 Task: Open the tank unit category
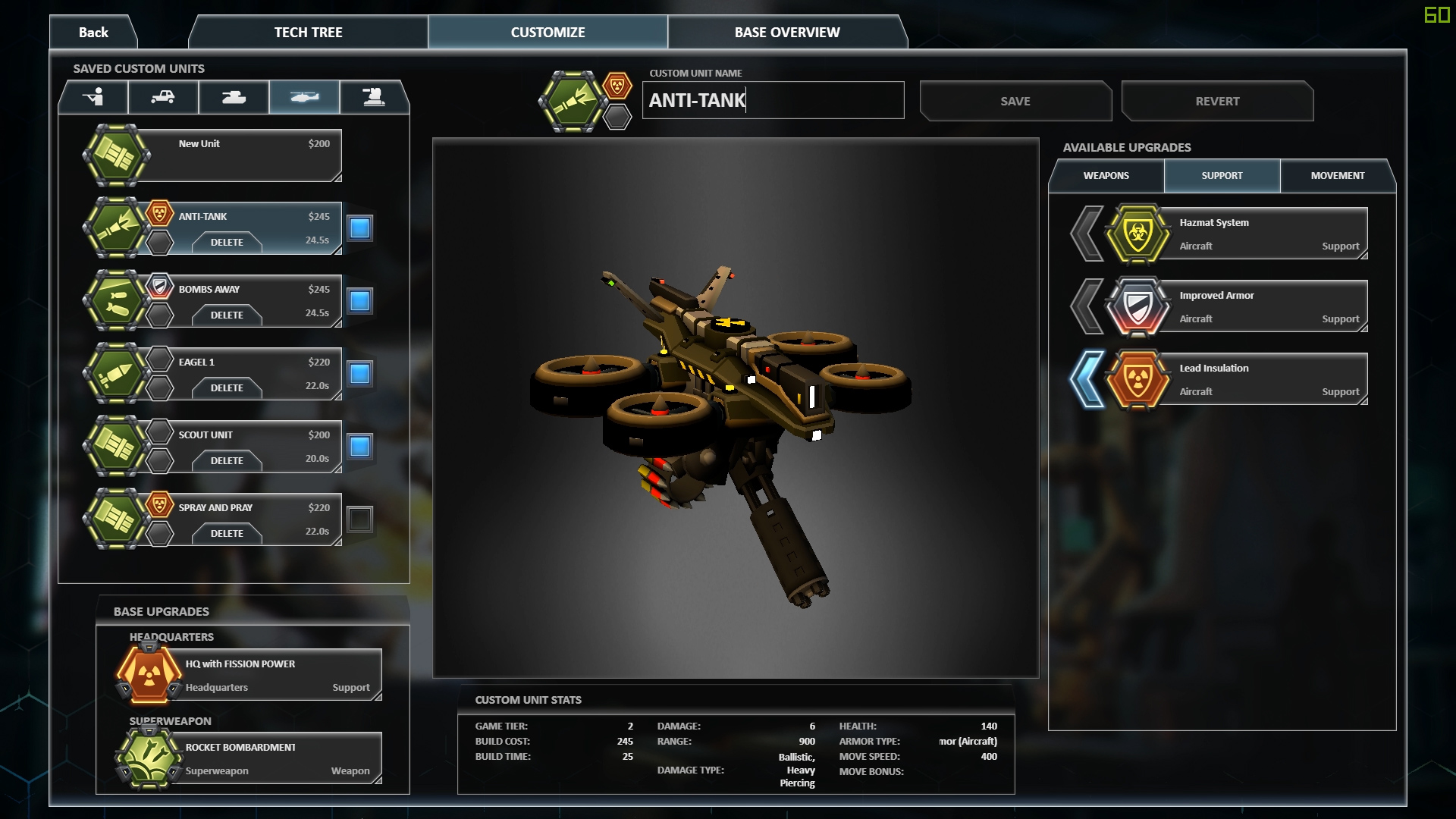[234, 97]
